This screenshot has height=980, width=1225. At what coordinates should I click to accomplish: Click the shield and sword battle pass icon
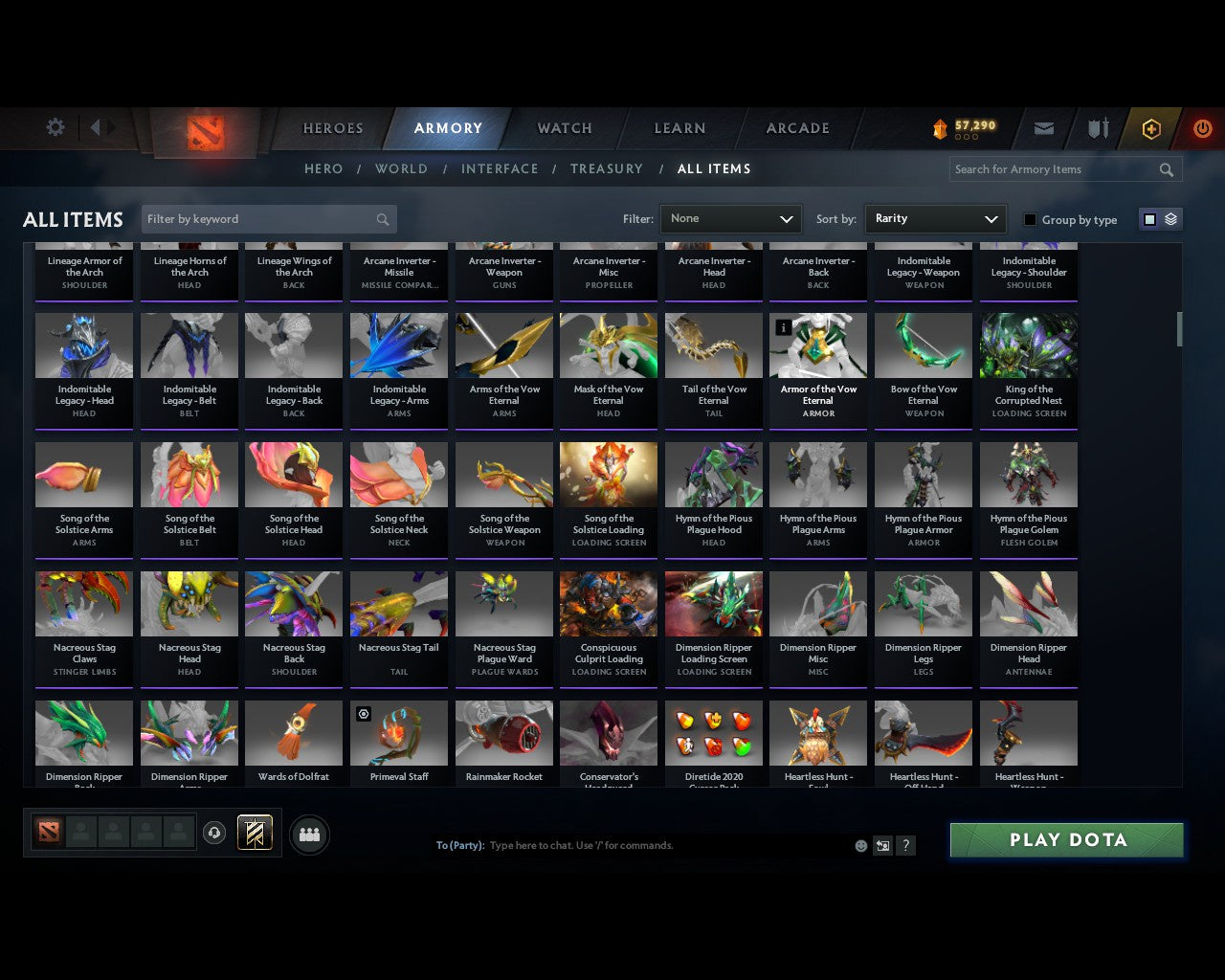1097,128
